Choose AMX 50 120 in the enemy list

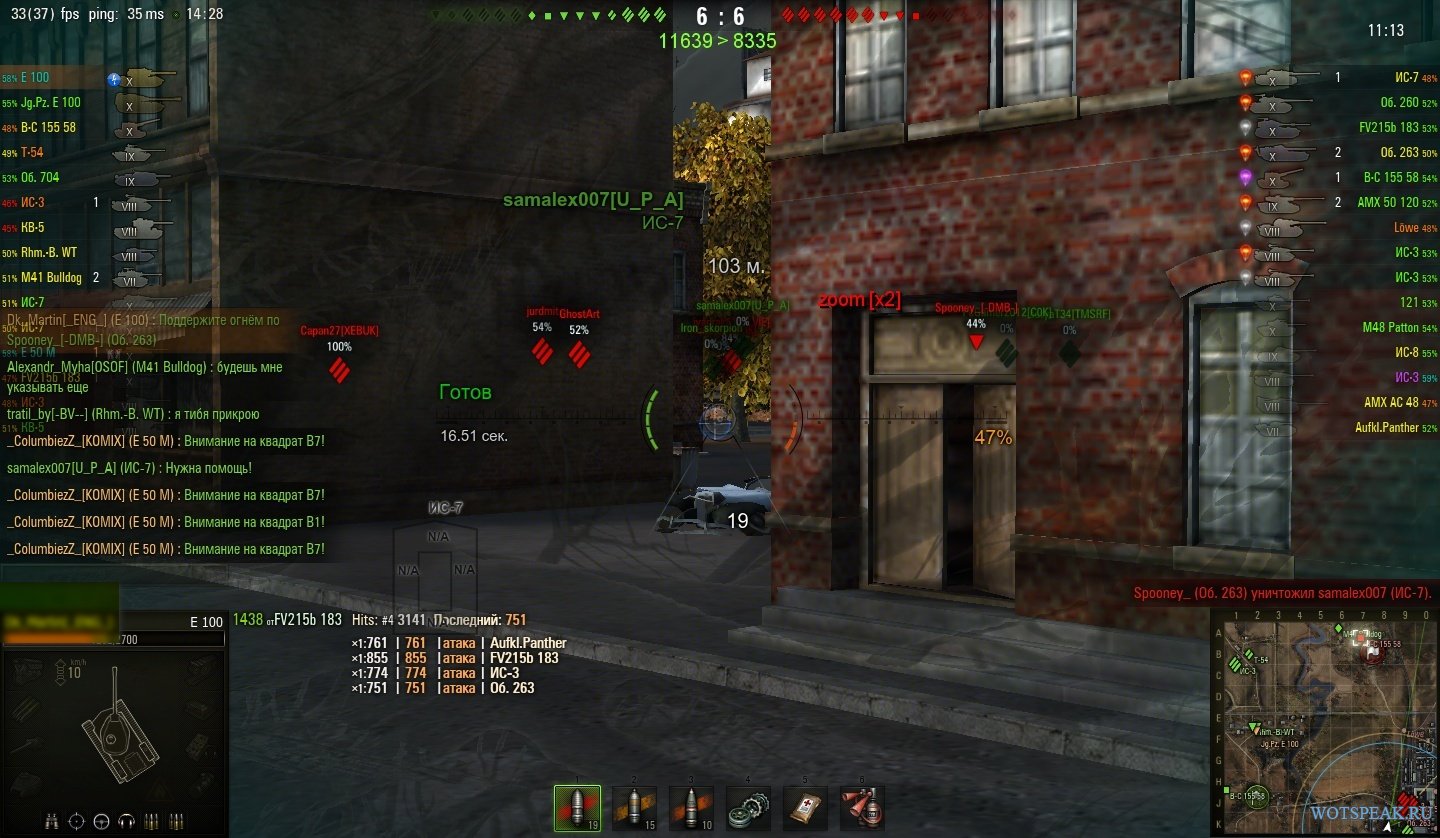pyautogui.click(x=1340, y=202)
